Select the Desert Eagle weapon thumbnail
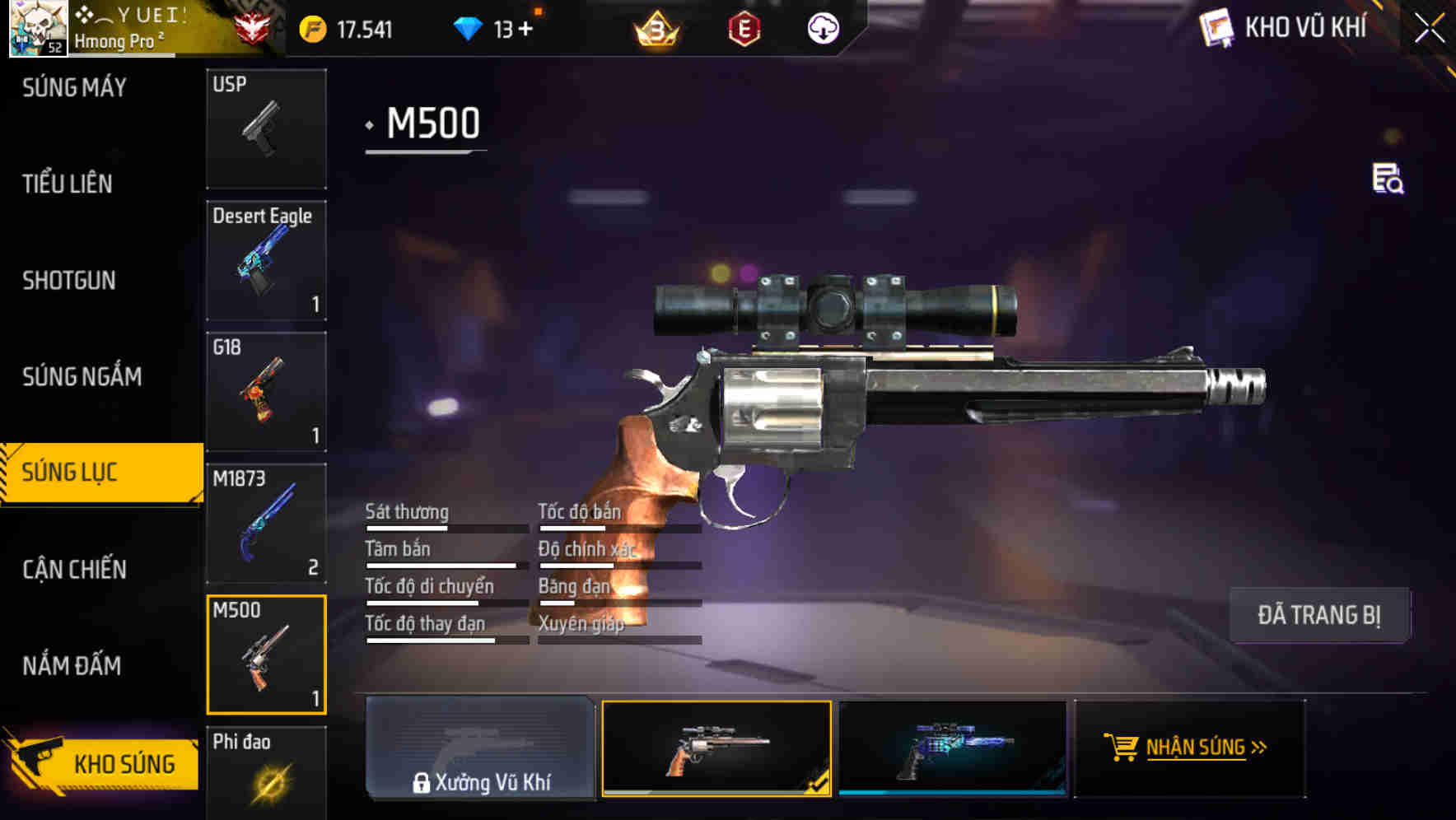 click(x=265, y=259)
